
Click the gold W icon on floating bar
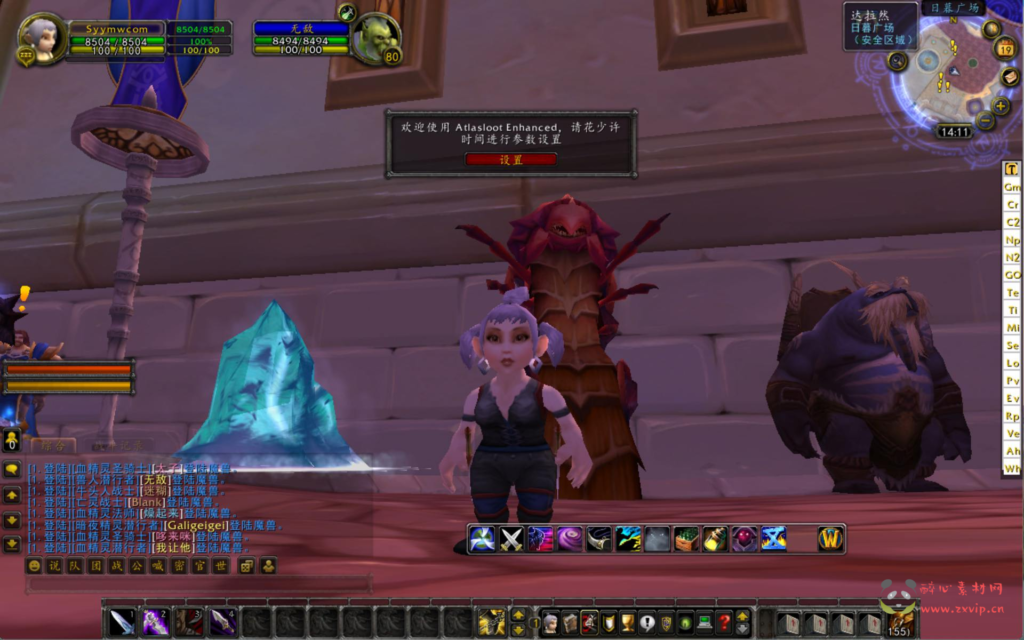pos(831,539)
